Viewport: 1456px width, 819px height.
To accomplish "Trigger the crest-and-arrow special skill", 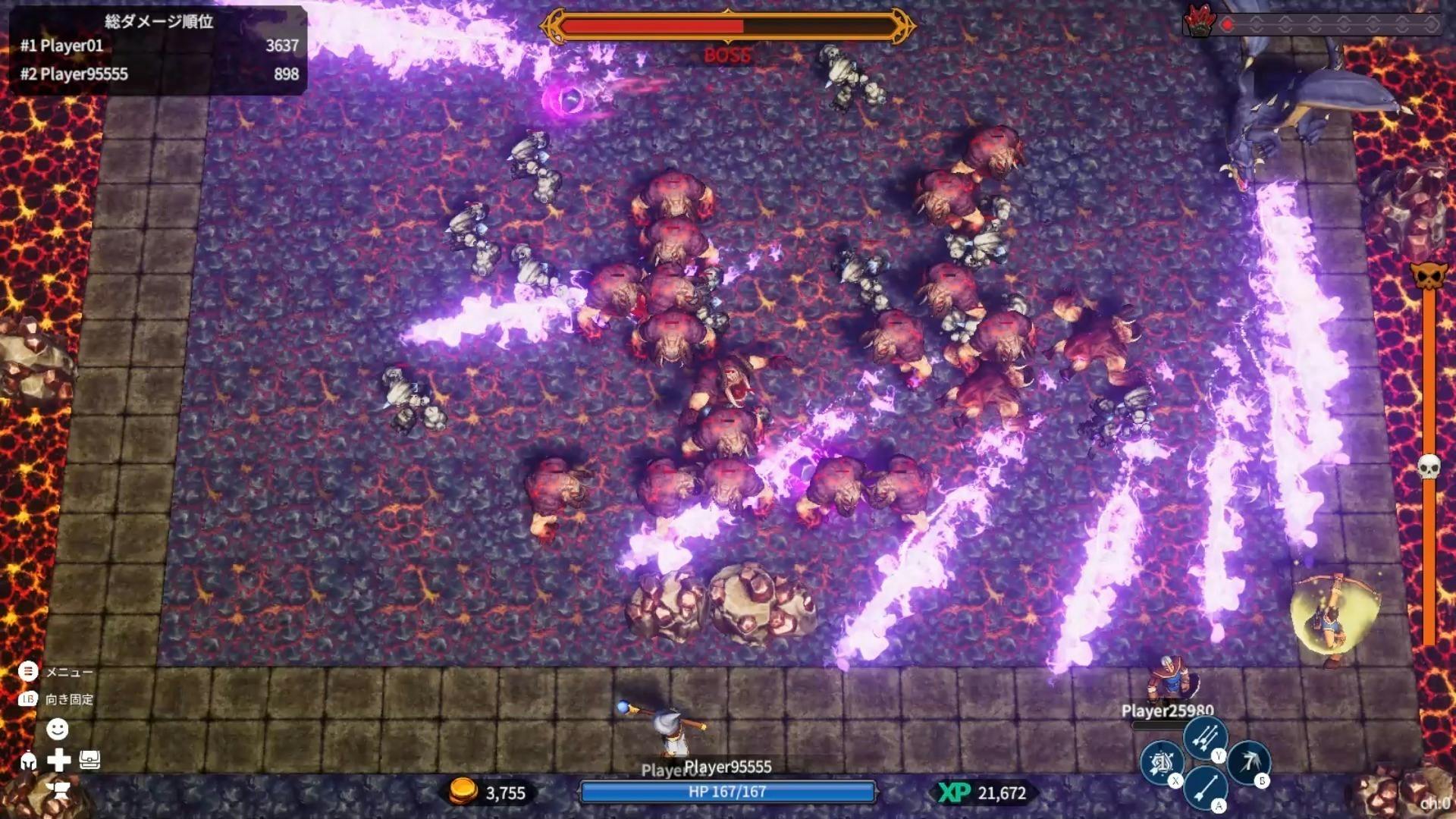I will coord(1161,762).
